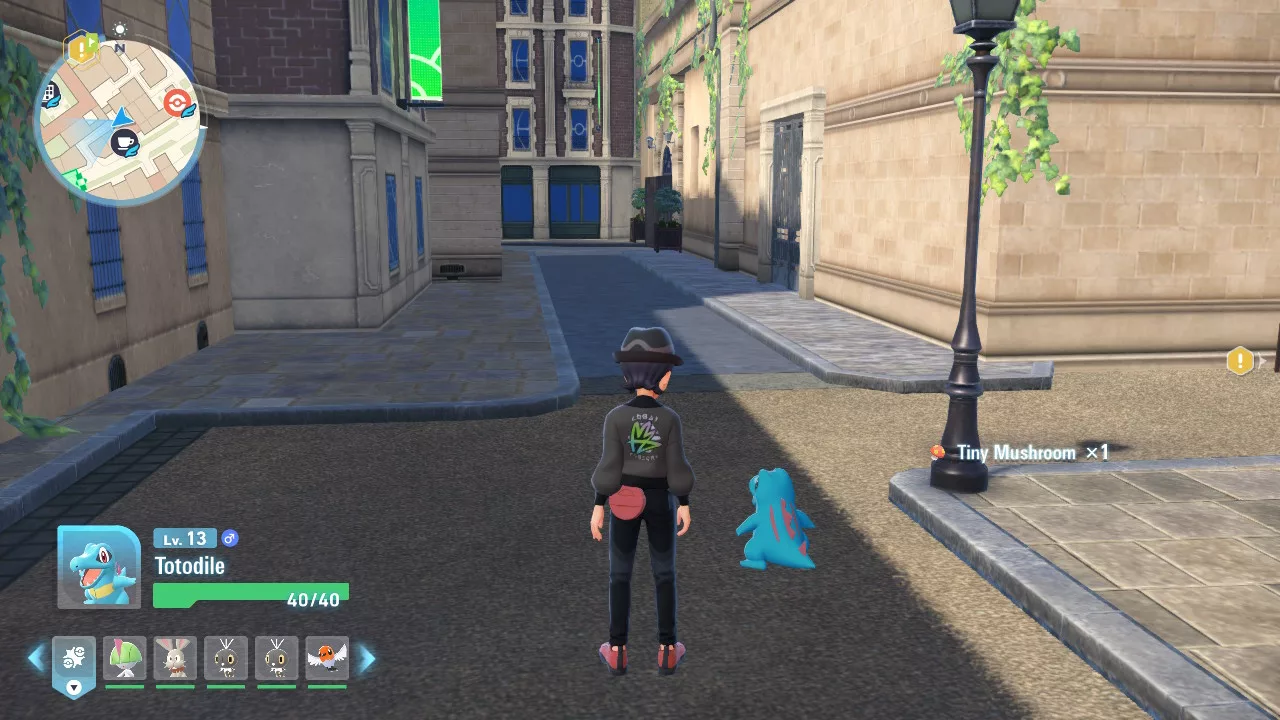Select the Pokémon Center marker on minimap
This screenshot has width=1280, height=720.
177,102
